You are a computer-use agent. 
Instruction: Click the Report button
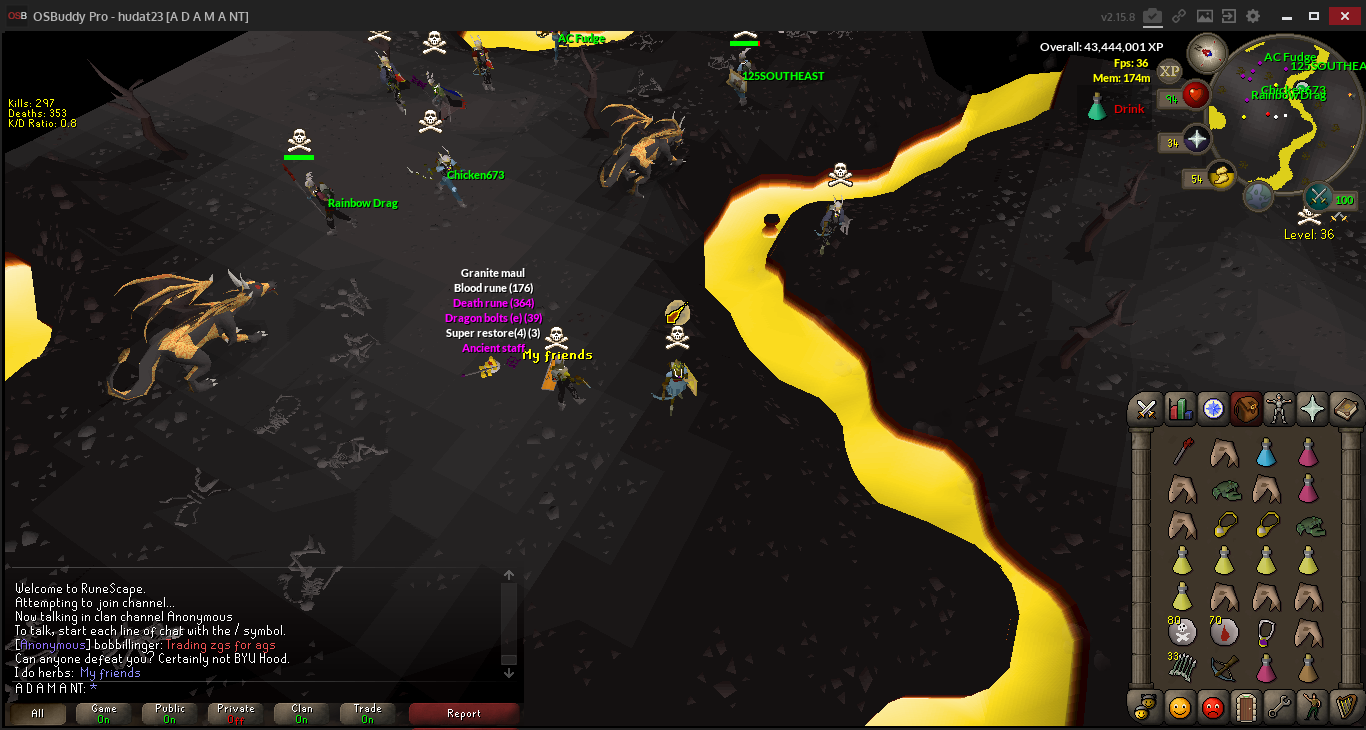pos(463,714)
